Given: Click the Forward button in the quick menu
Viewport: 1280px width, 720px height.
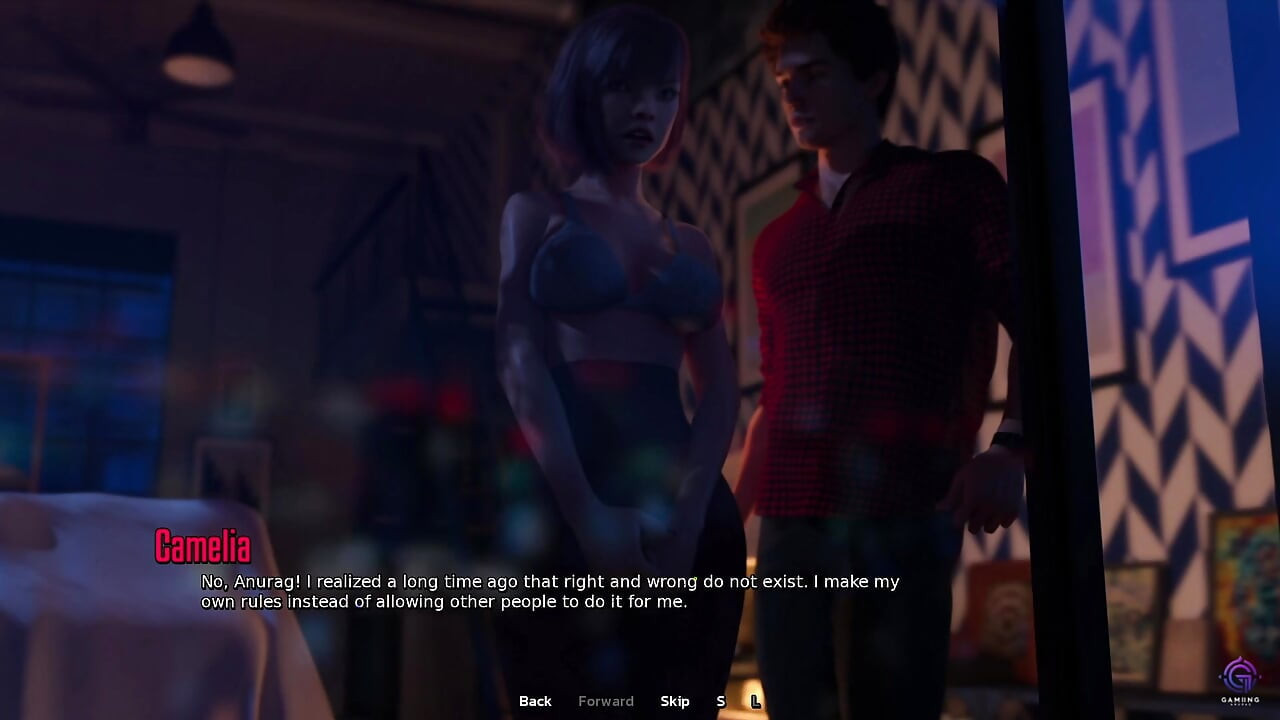Looking at the screenshot, I should (x=606, y=701).
